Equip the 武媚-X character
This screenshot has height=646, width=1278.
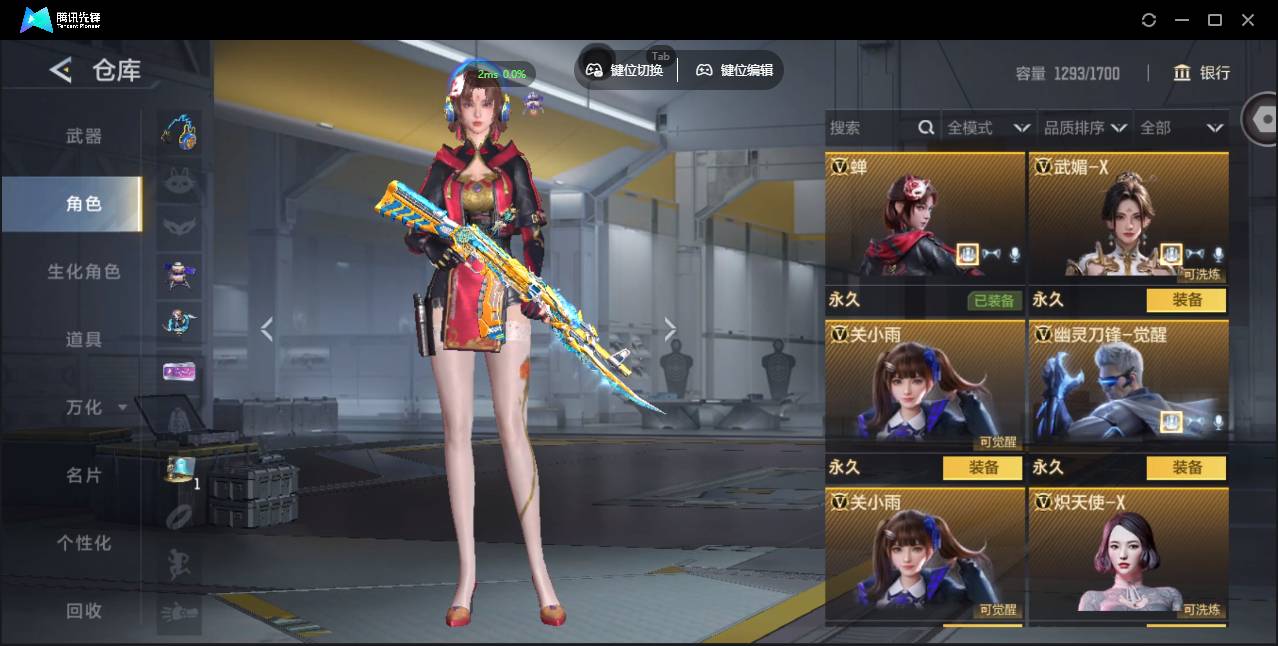click(x=1186, y=300)
